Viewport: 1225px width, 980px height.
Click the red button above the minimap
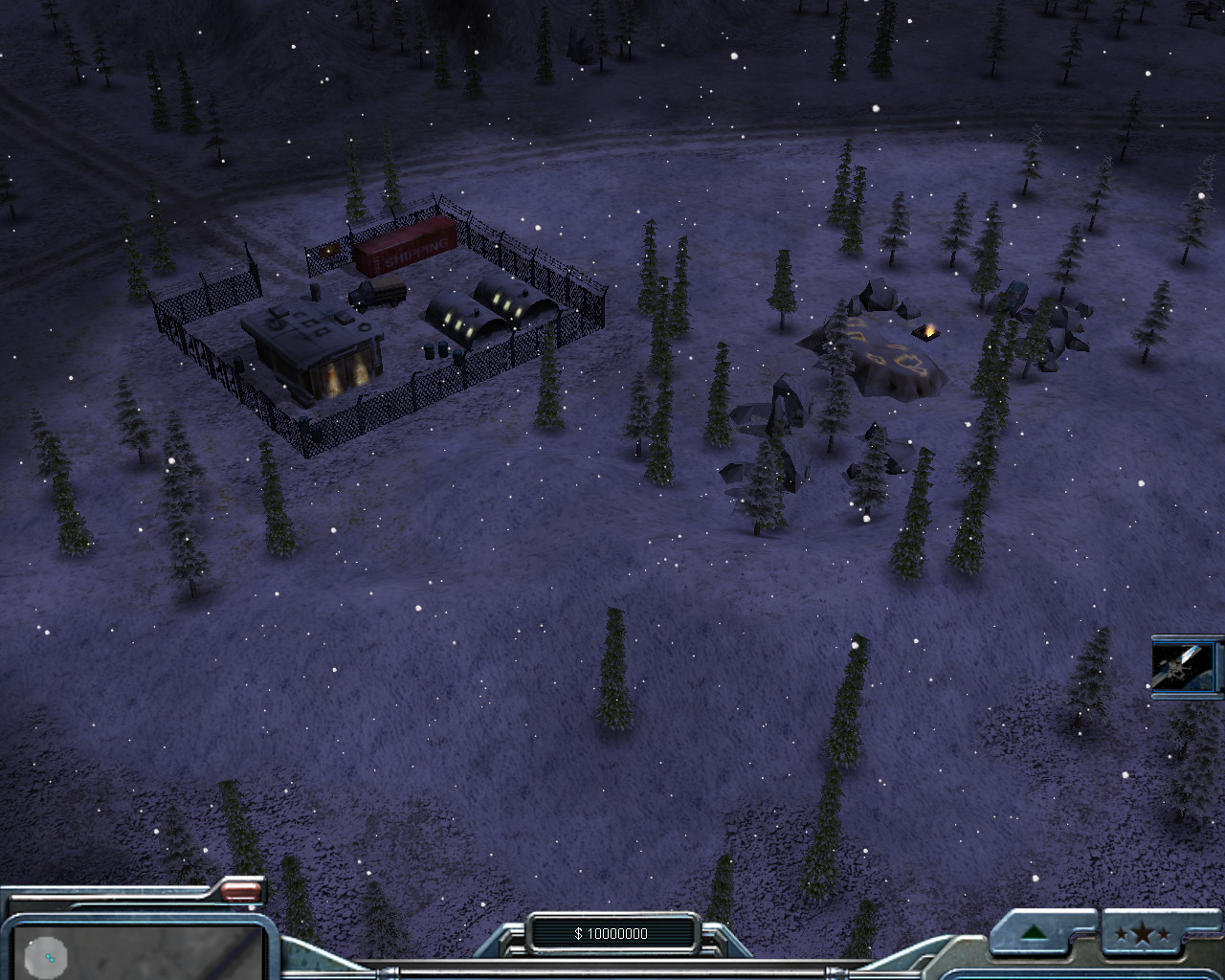click(241, 892)
